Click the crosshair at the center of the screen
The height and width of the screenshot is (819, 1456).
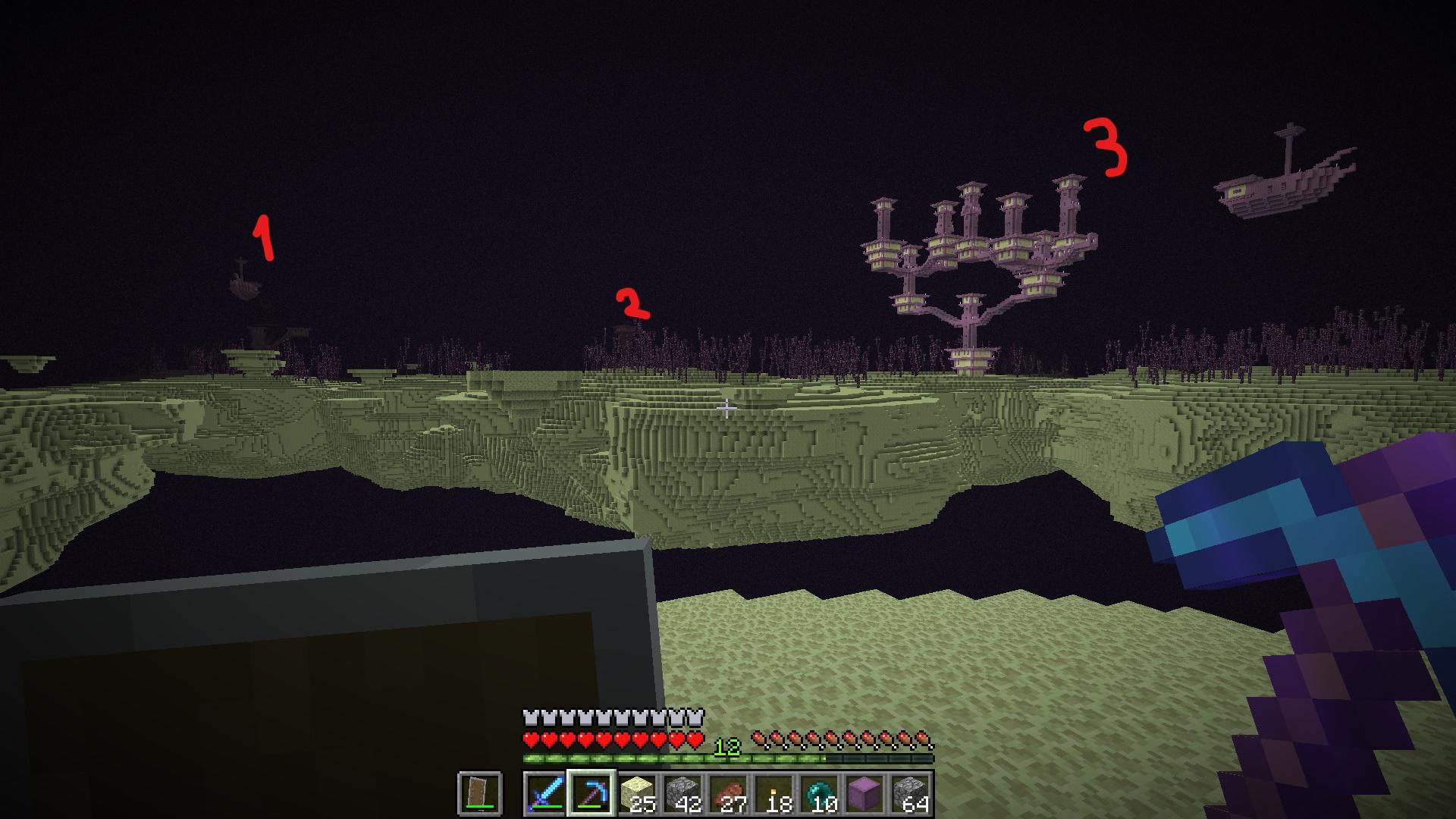[726, 407]
